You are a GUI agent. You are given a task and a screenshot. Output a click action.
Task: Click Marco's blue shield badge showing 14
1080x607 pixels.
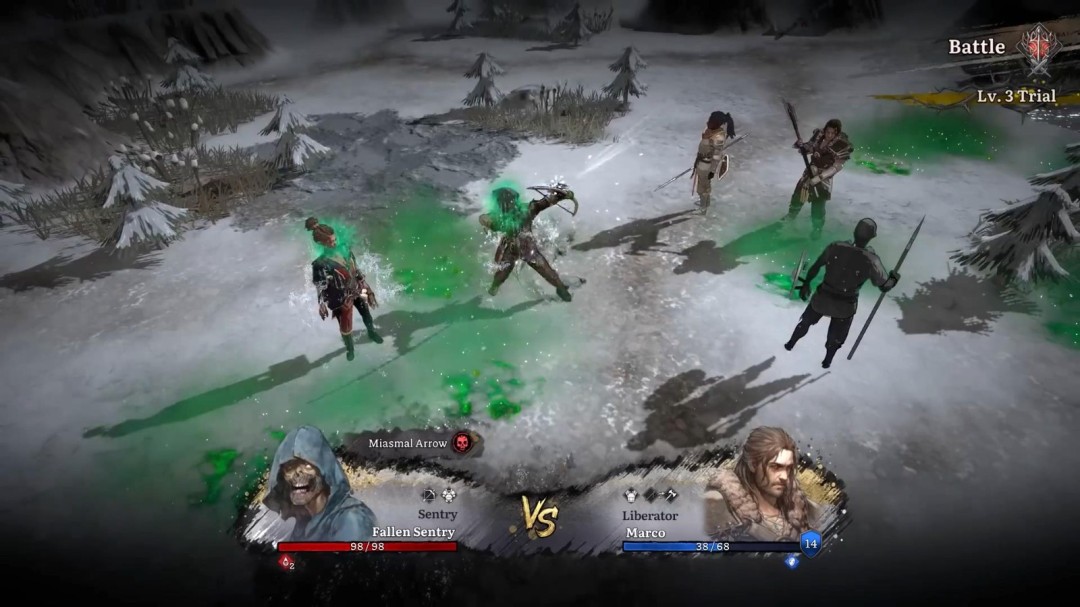811,545
